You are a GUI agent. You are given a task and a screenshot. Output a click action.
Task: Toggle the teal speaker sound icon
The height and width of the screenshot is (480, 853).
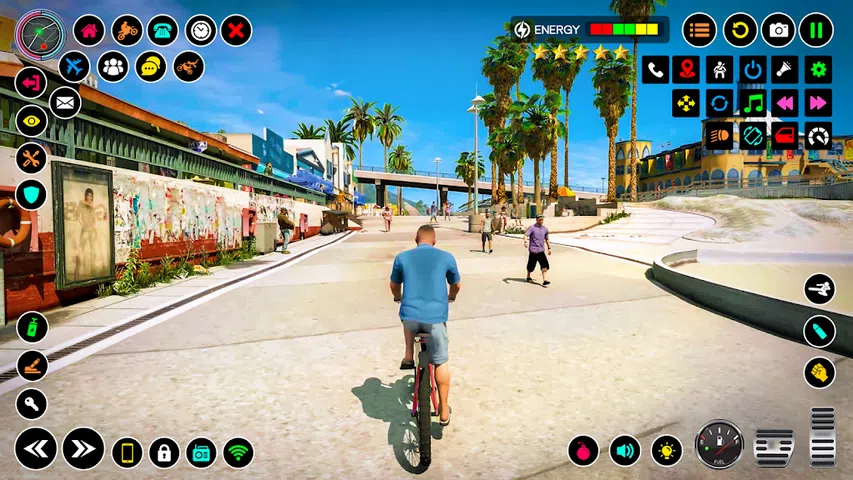(625, 450)
